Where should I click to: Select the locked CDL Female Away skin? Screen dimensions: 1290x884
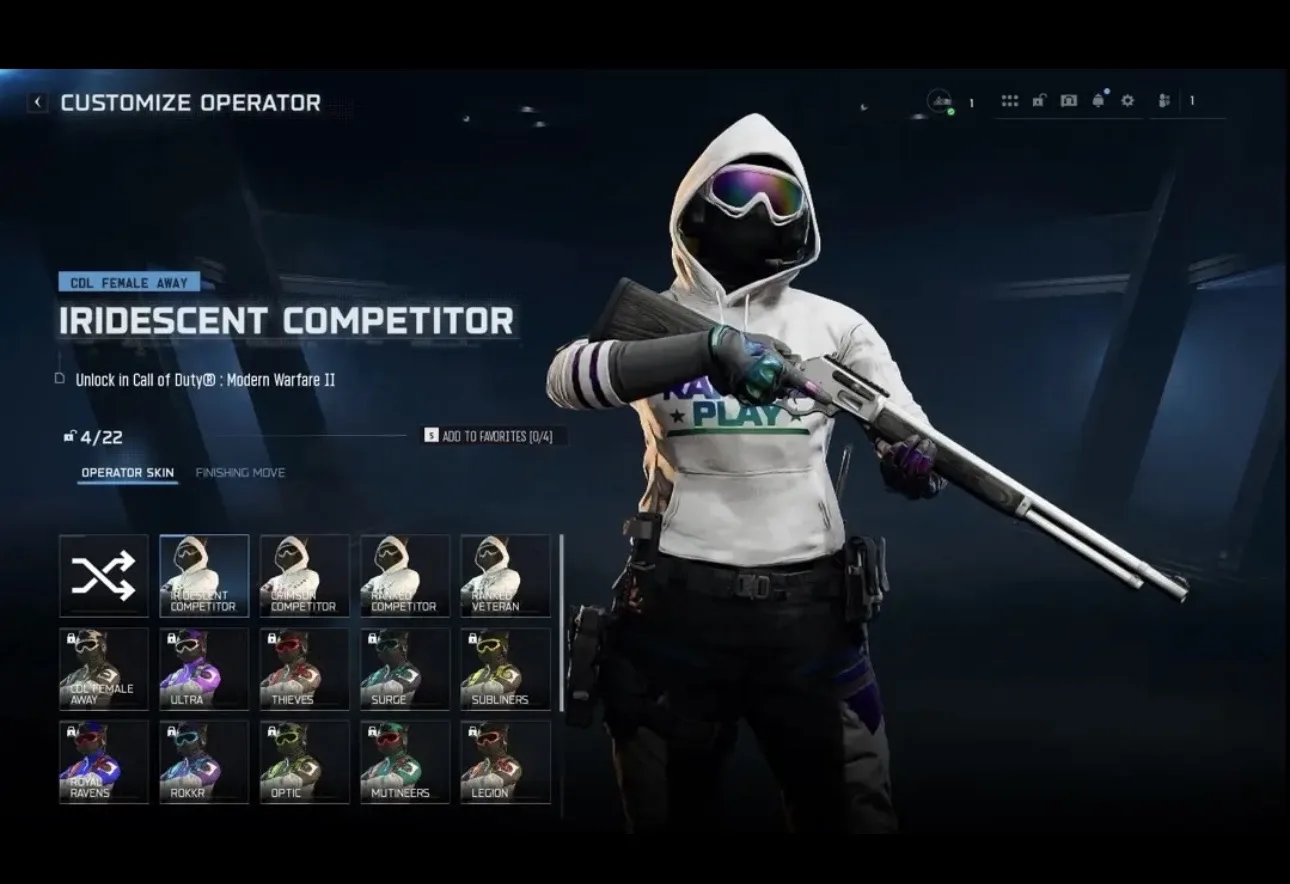(104, 669)
